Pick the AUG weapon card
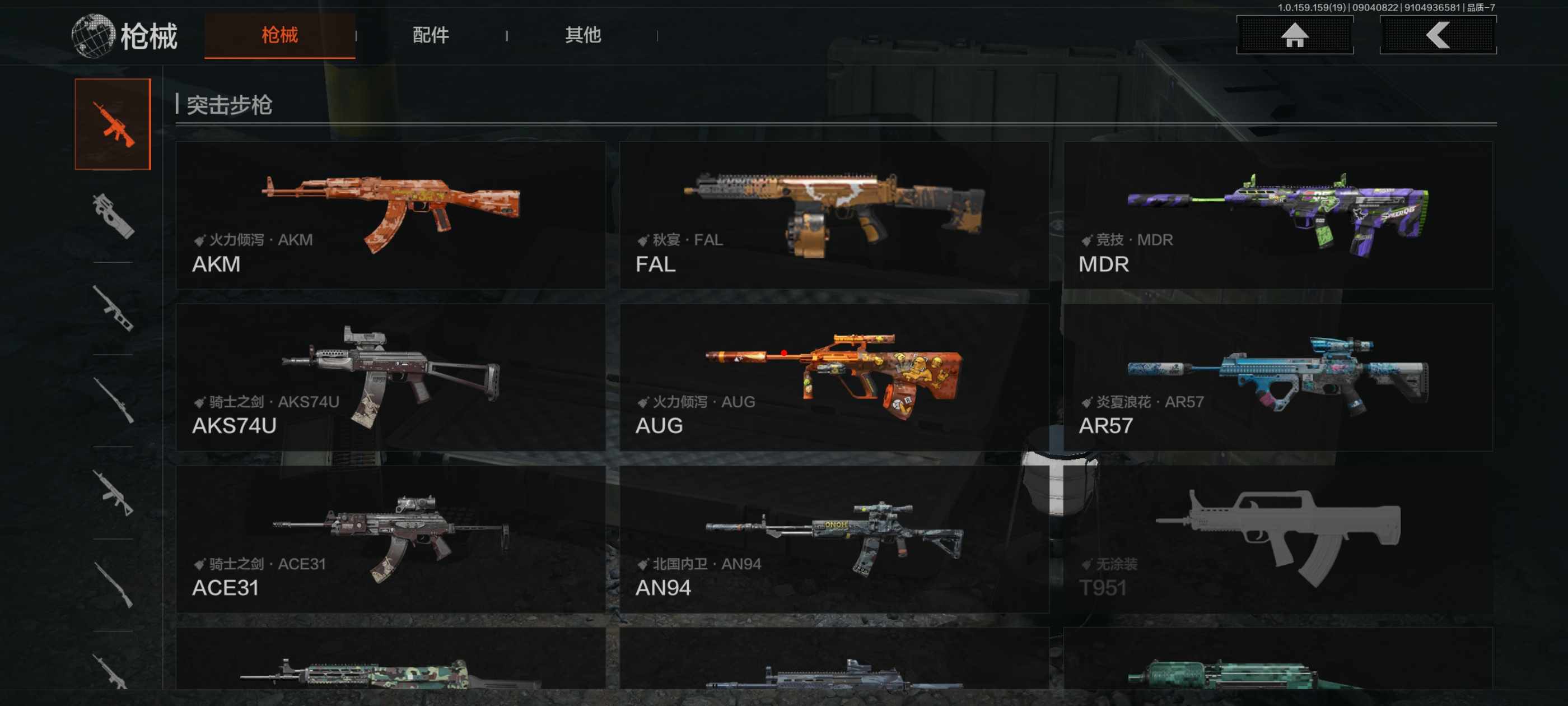1568x706 pixels. [834, 377]
